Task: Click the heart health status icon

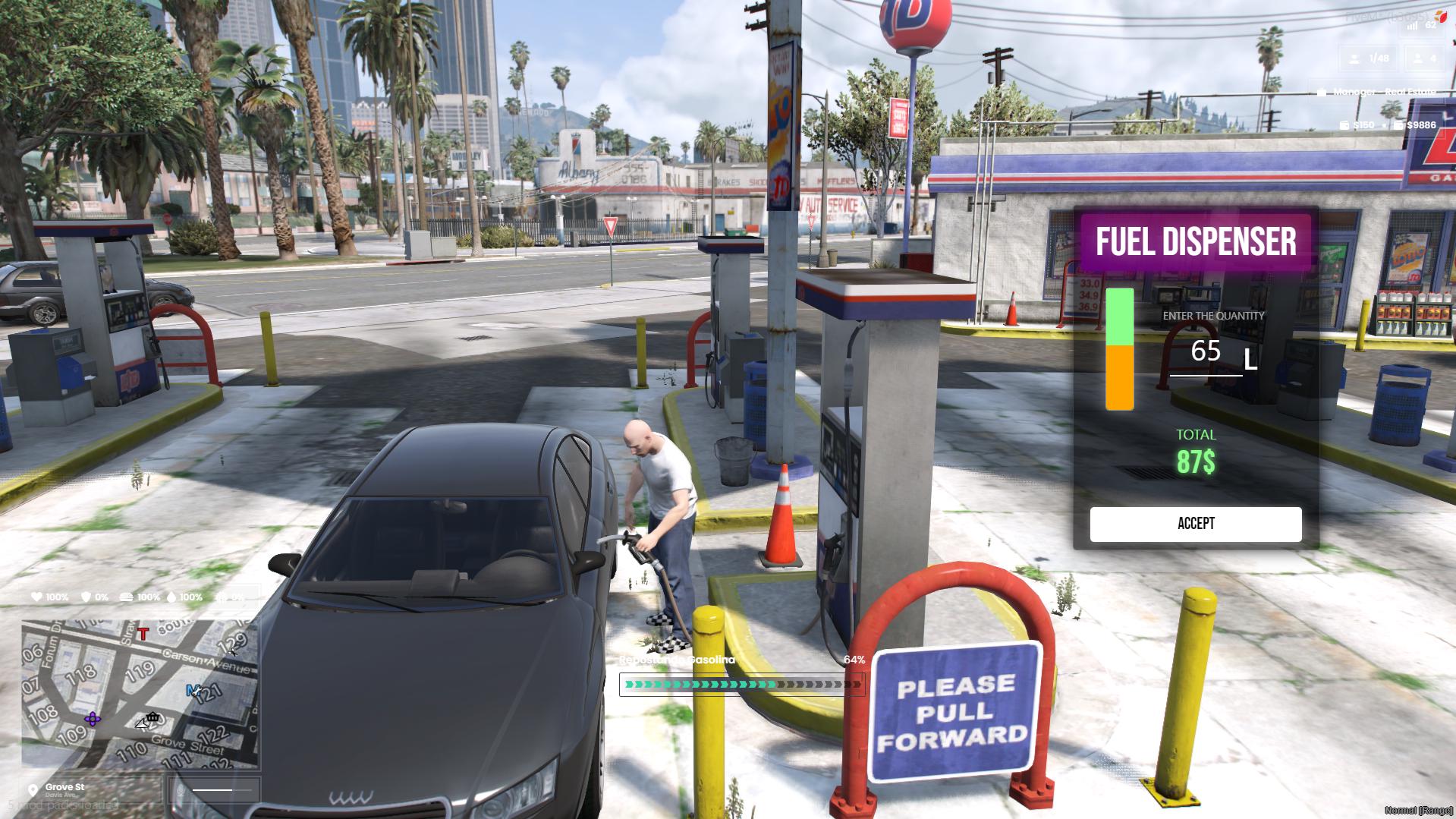Action: (36, 597)
